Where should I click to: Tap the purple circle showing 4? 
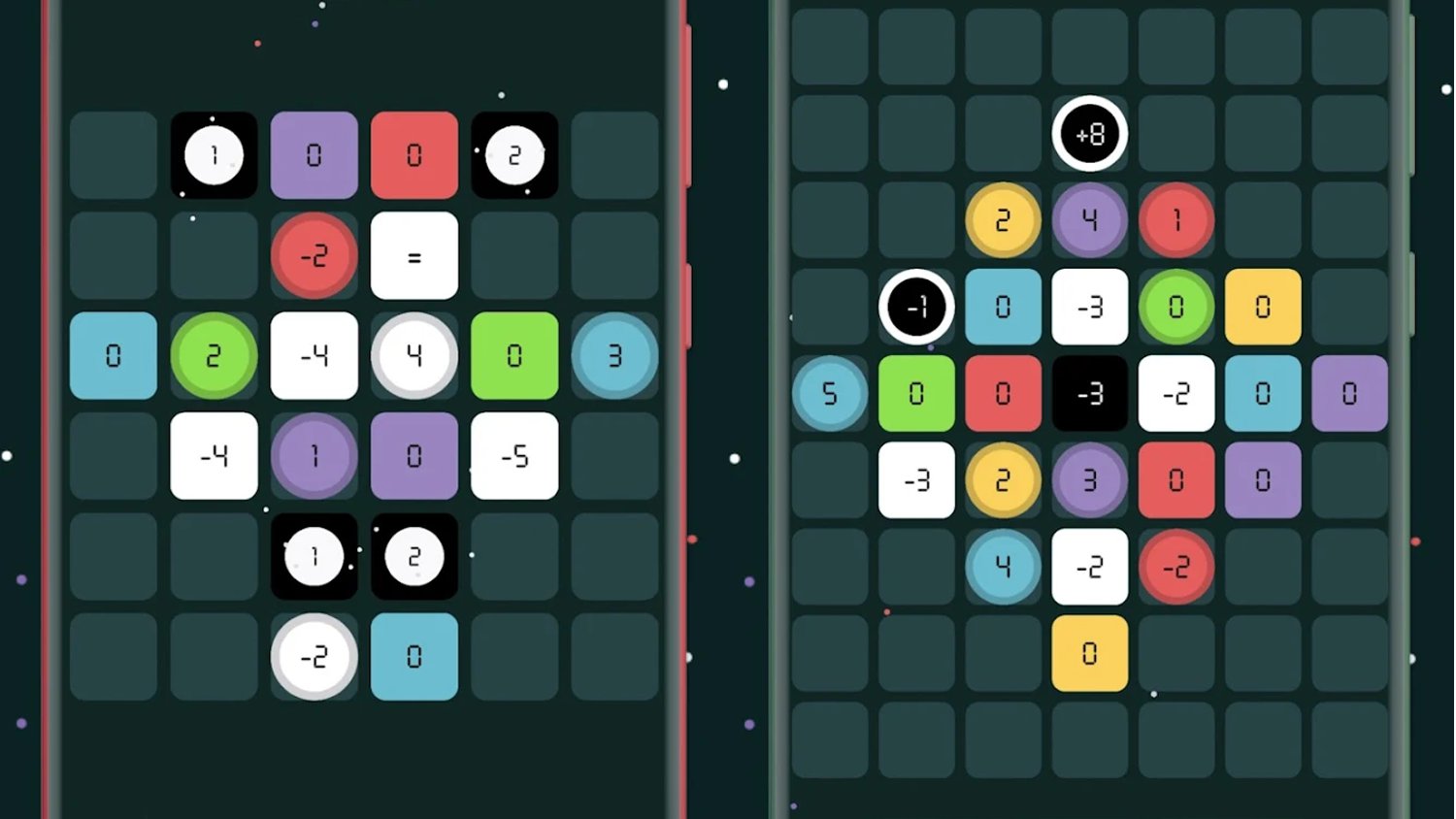coord(1090,221)
